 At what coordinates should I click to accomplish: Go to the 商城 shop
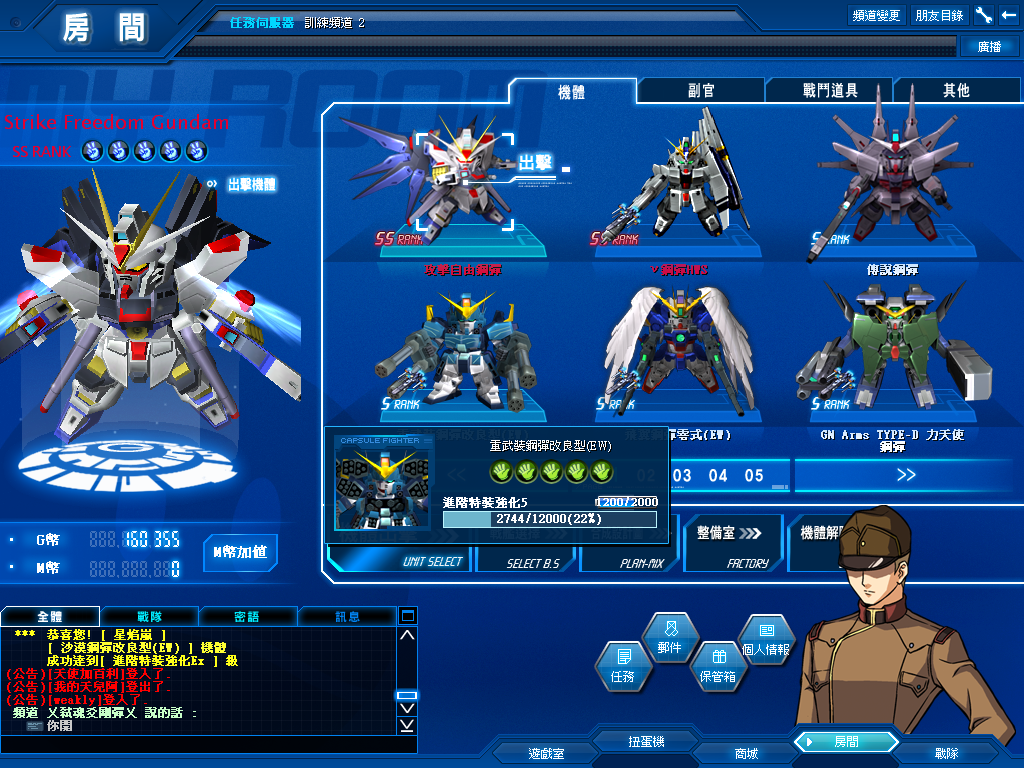tap(746, 752)
